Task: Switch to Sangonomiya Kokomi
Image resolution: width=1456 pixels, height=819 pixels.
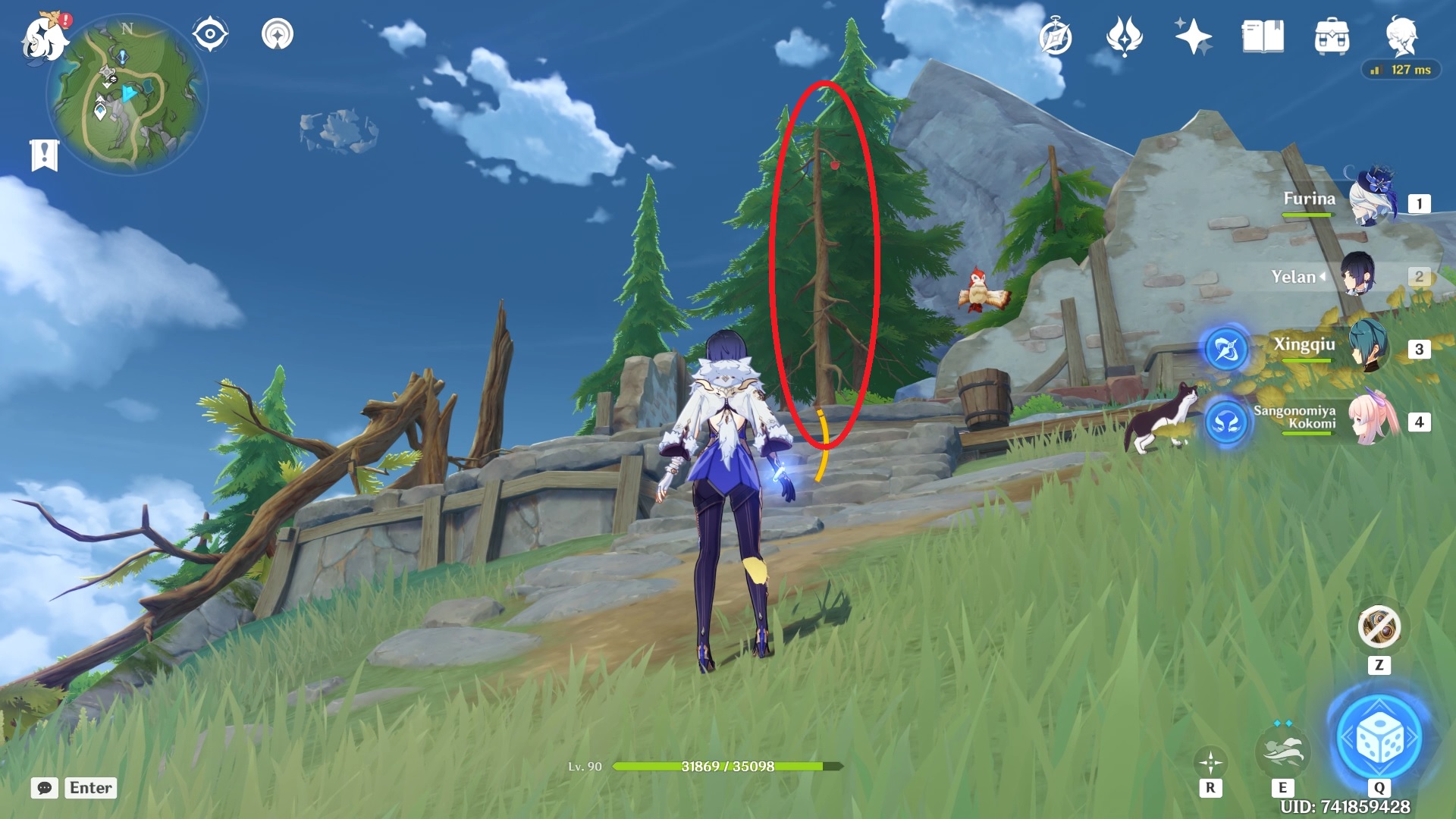Action: (1374, 421)
